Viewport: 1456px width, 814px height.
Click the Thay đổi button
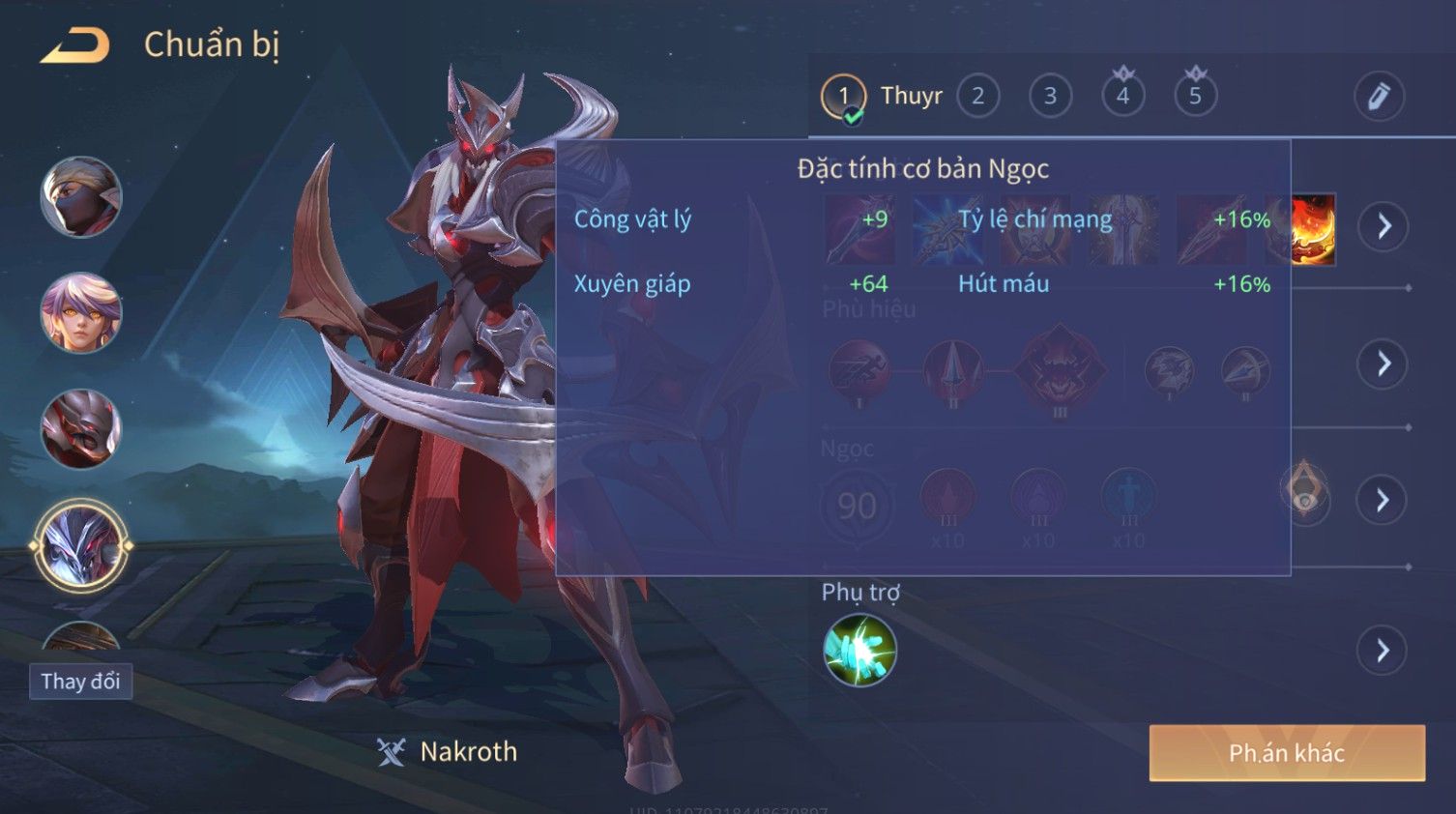coord(80,682)
